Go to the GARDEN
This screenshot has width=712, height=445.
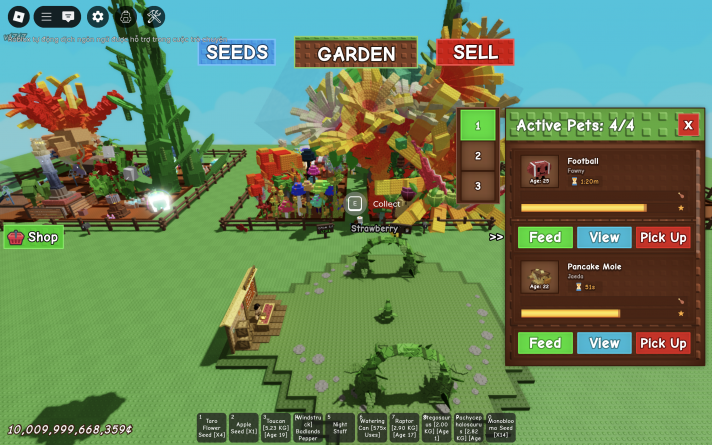(x=356, y=54)
